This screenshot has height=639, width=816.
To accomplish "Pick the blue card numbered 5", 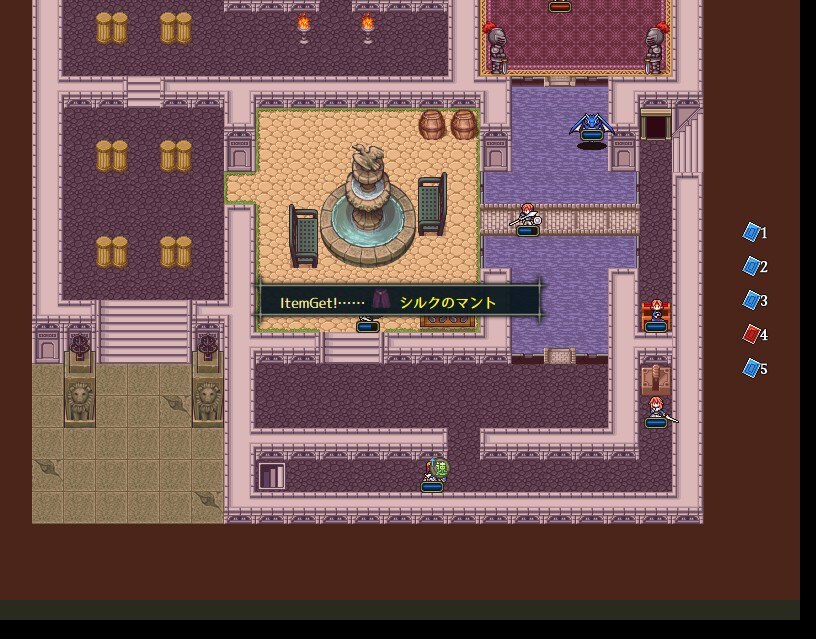I will 752,368.
